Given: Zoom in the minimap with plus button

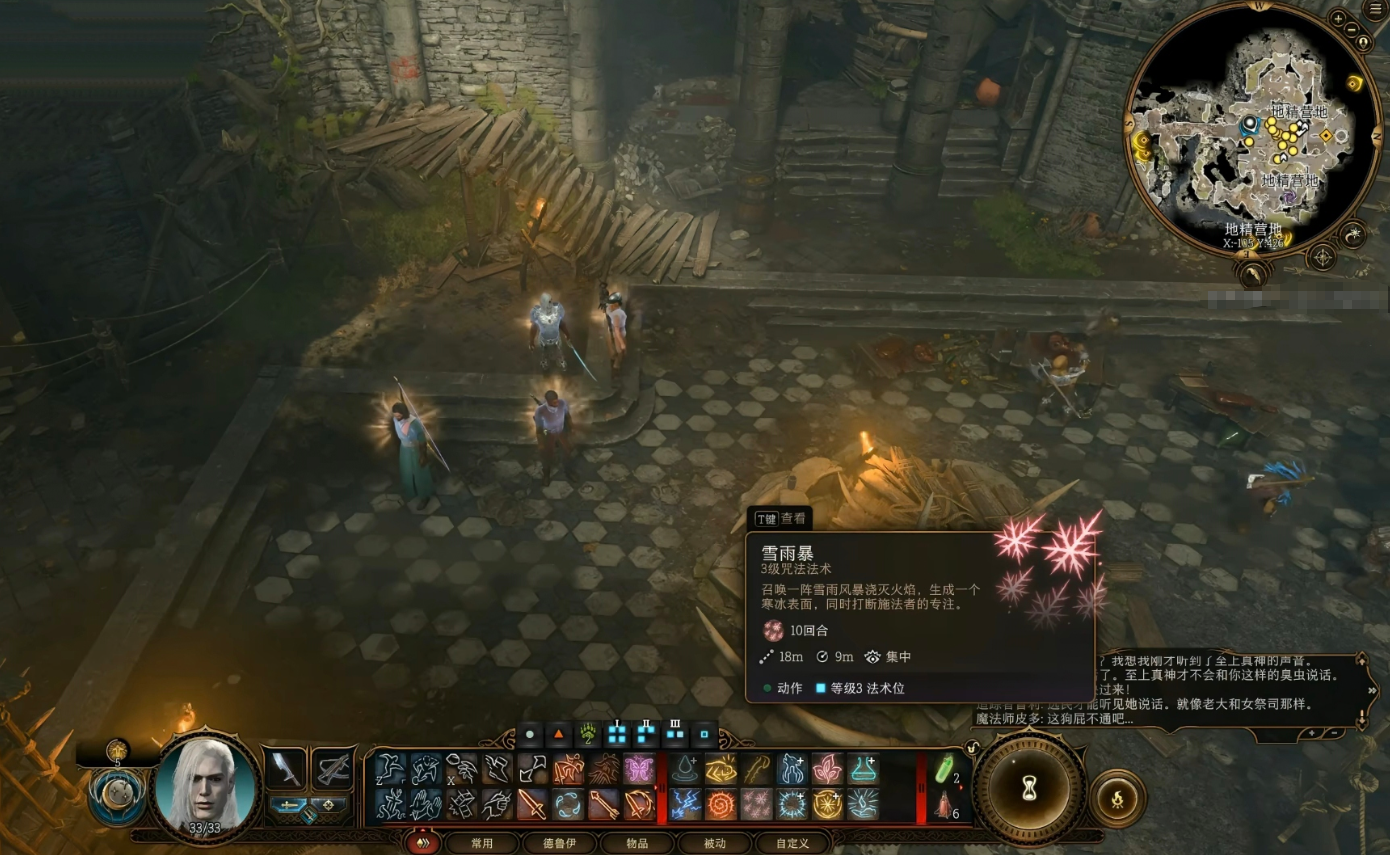Looking at the screenshot, I should click(1339, 18).
